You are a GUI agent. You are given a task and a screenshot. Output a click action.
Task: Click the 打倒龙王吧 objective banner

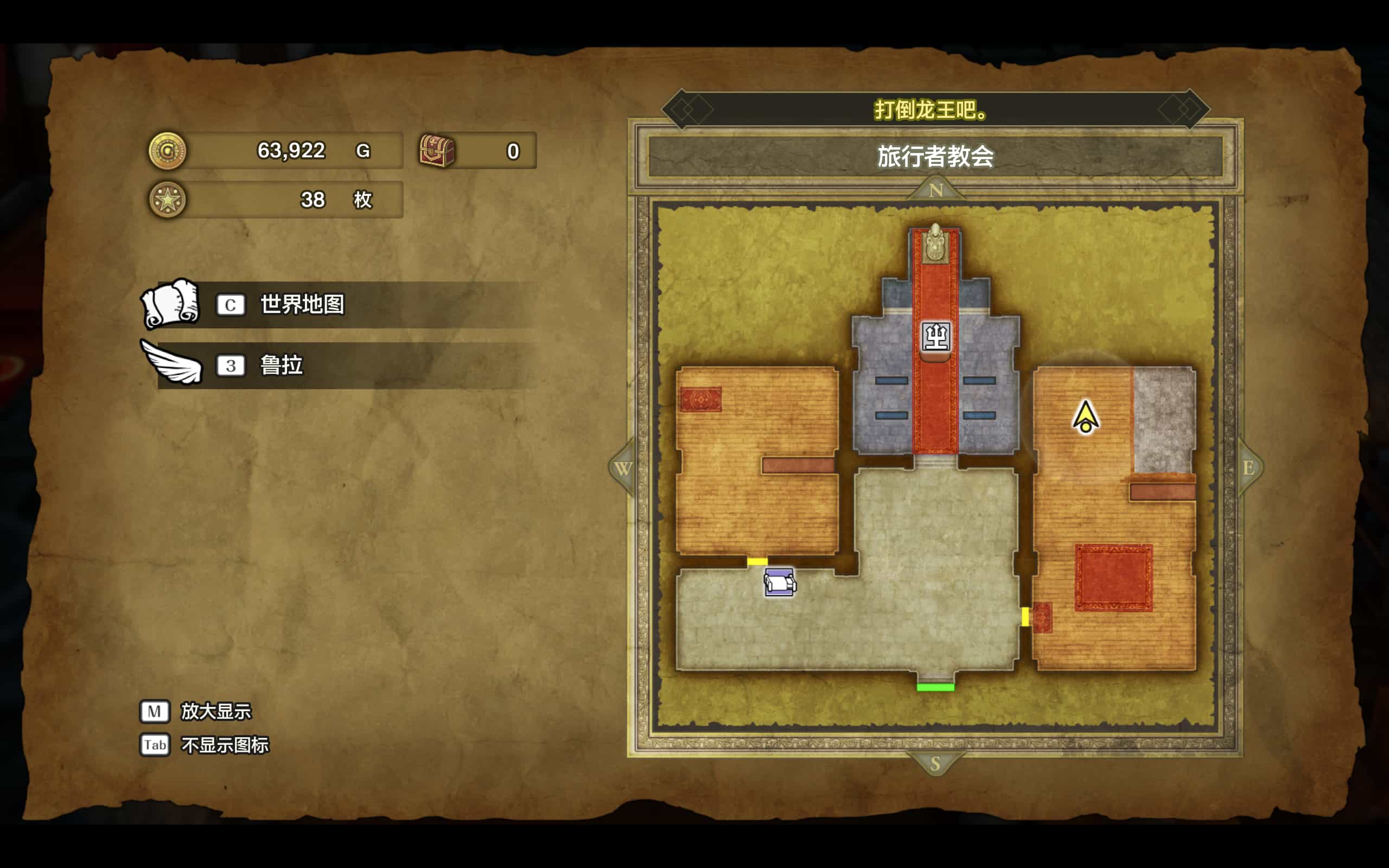935,110
